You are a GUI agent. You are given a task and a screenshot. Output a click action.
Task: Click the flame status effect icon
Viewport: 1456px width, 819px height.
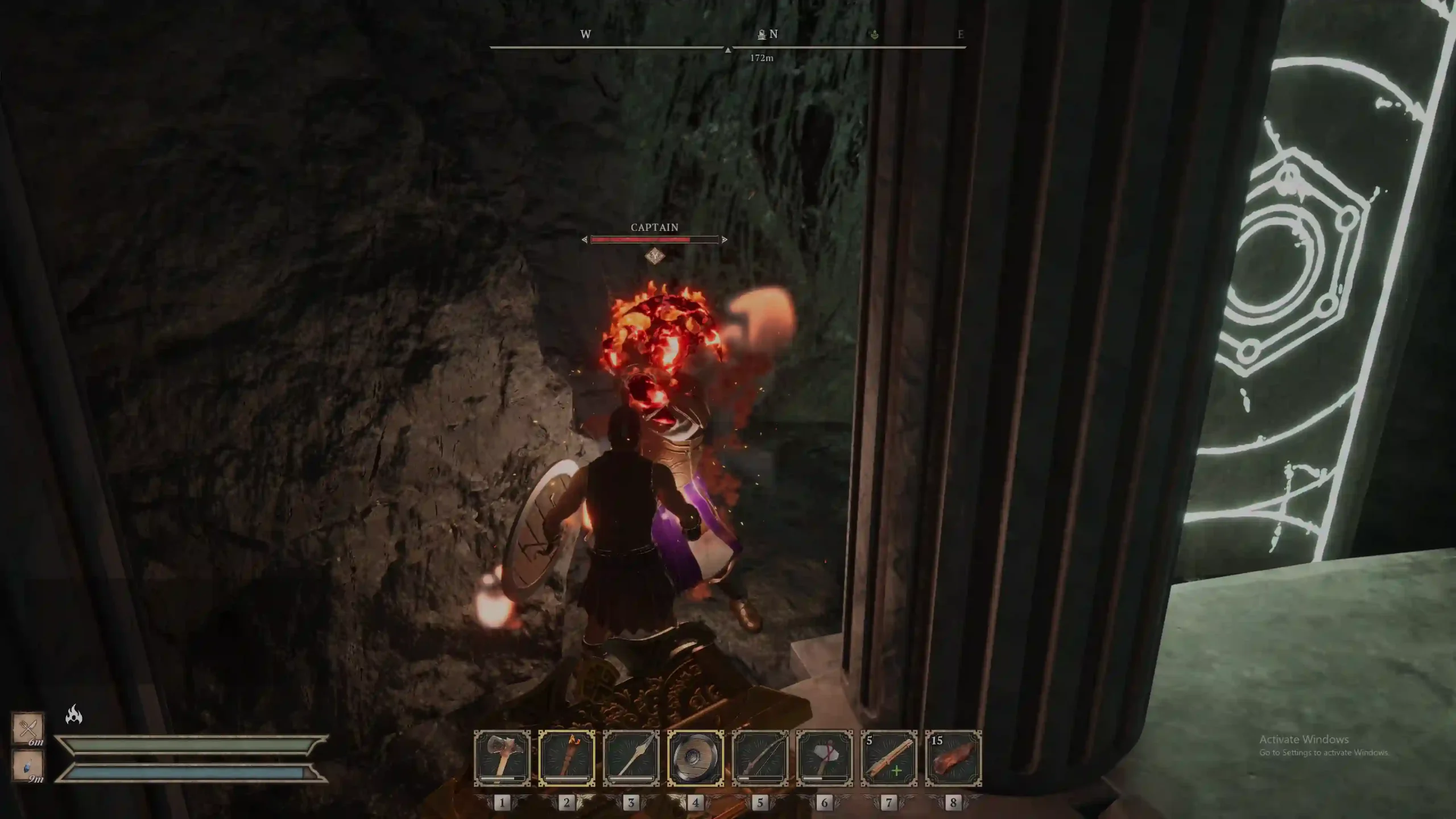(74, 714)
